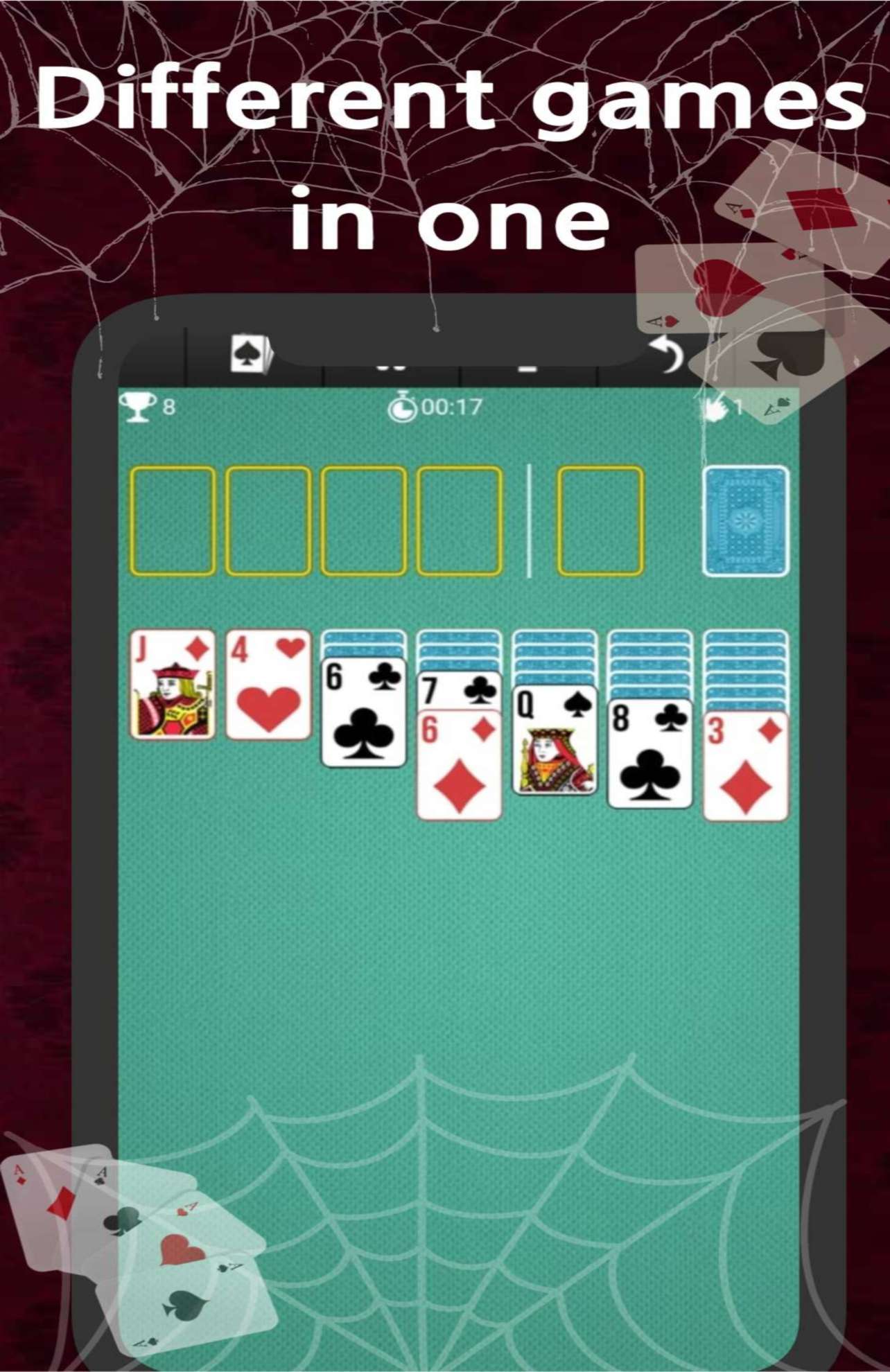Tap the suit icon at the top right corner

pos(776,407)
